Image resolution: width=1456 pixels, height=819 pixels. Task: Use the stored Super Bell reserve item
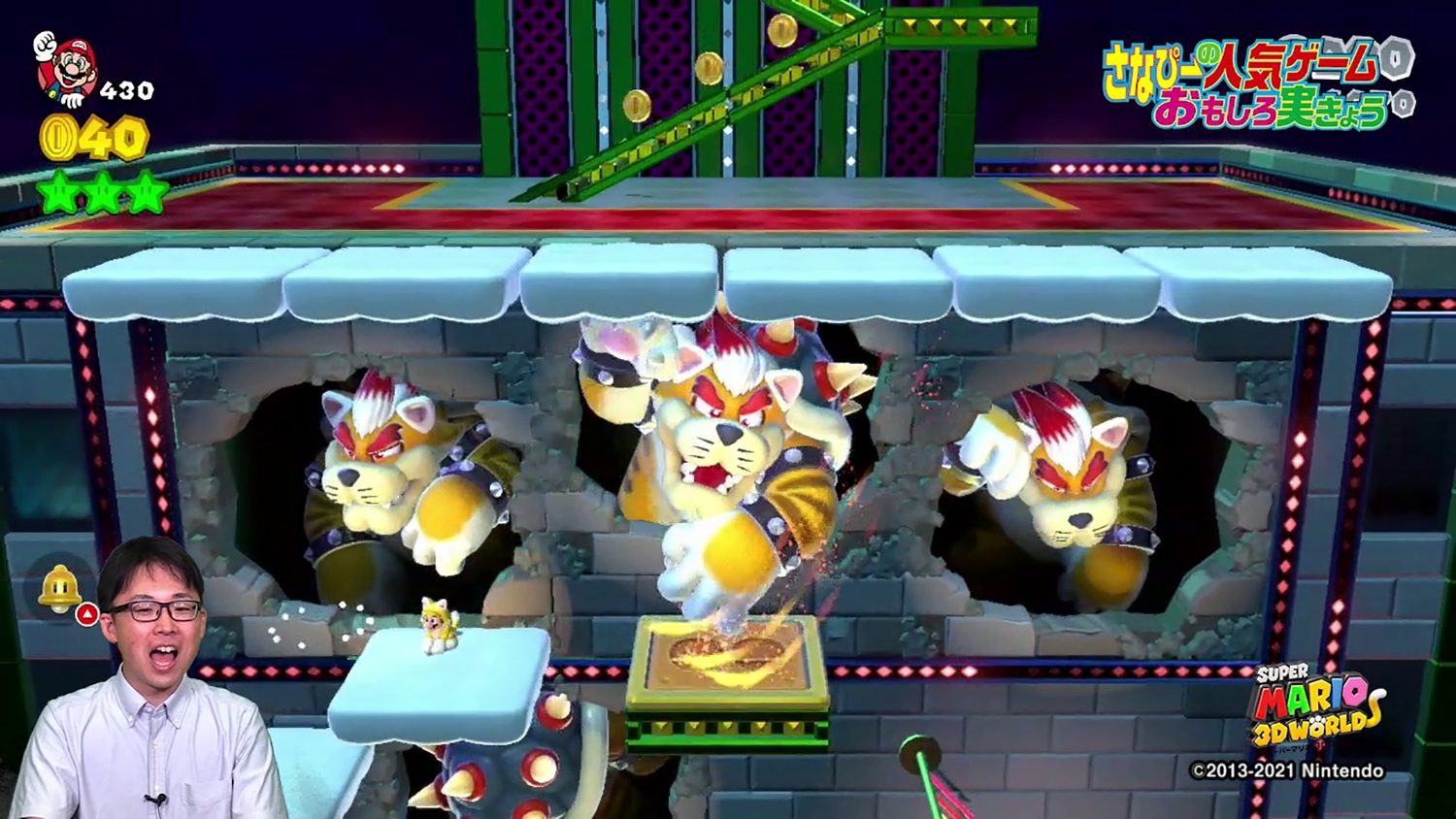click(x=60, y=589)
